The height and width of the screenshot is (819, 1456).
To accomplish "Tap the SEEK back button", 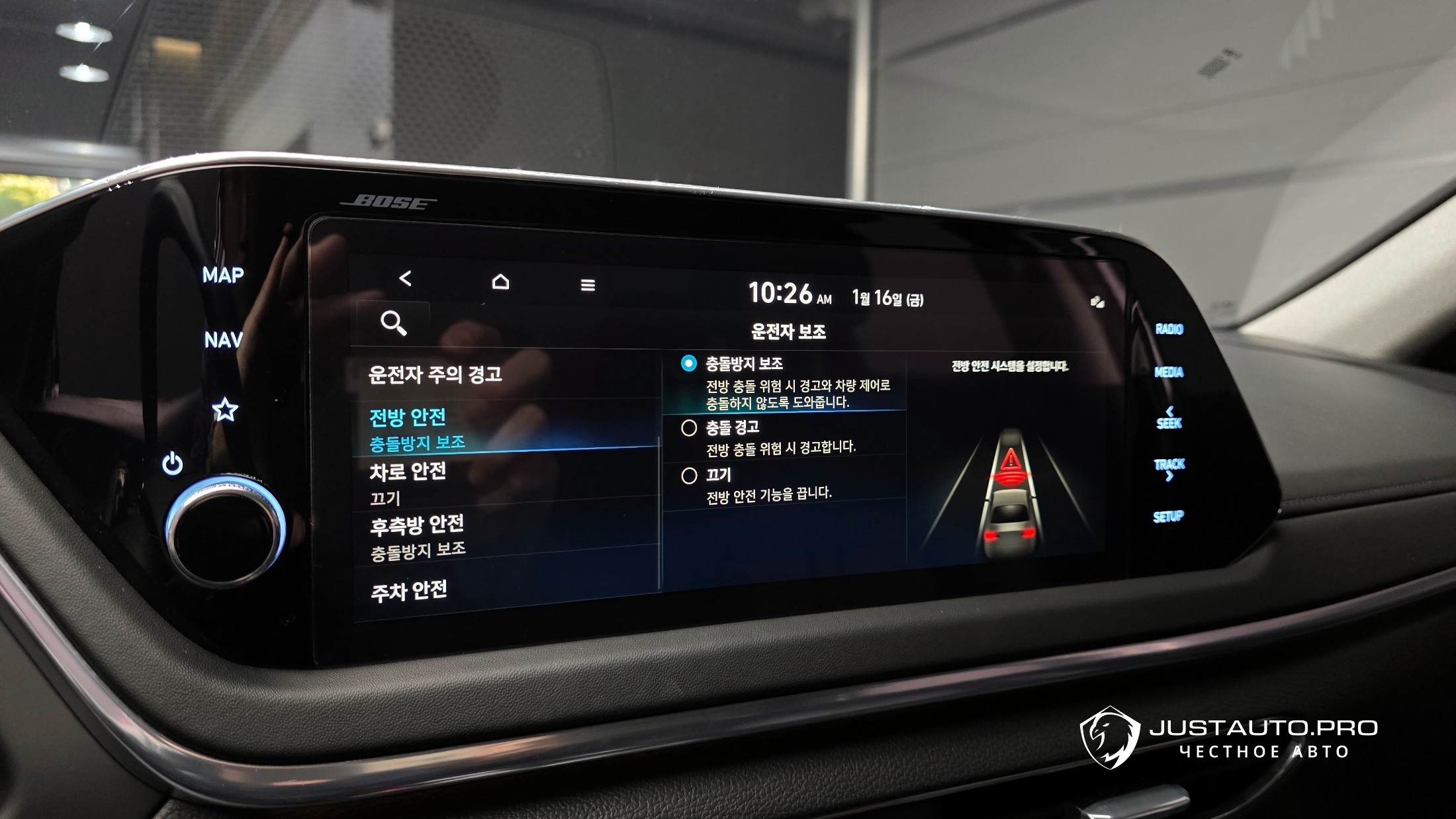I will pyautogui.click(x=1169, y=418).
